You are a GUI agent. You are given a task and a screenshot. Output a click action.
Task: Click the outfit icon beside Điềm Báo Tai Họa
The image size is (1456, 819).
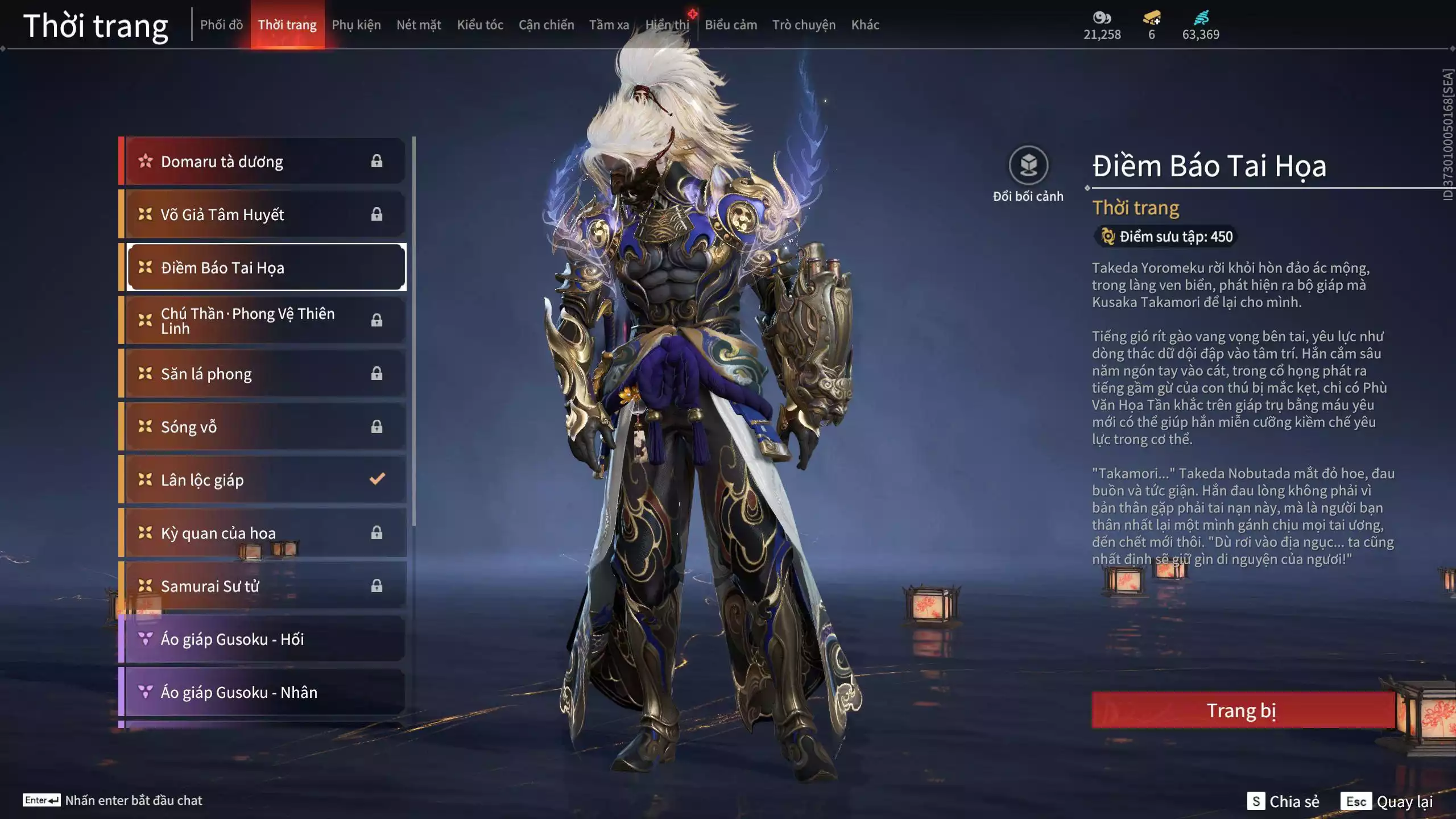144,267
